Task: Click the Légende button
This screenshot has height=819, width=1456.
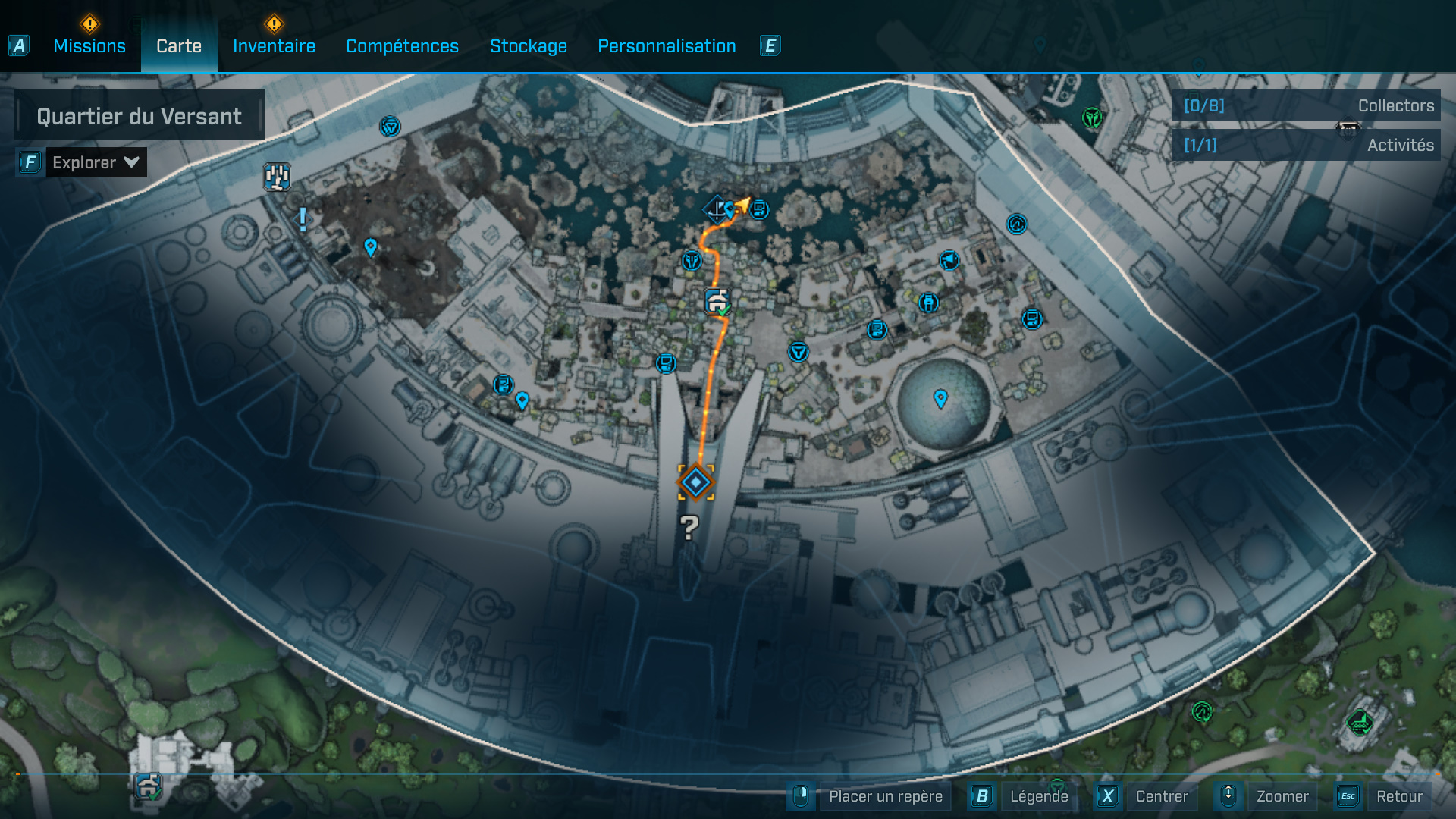Action: [x=1040, y=796]
